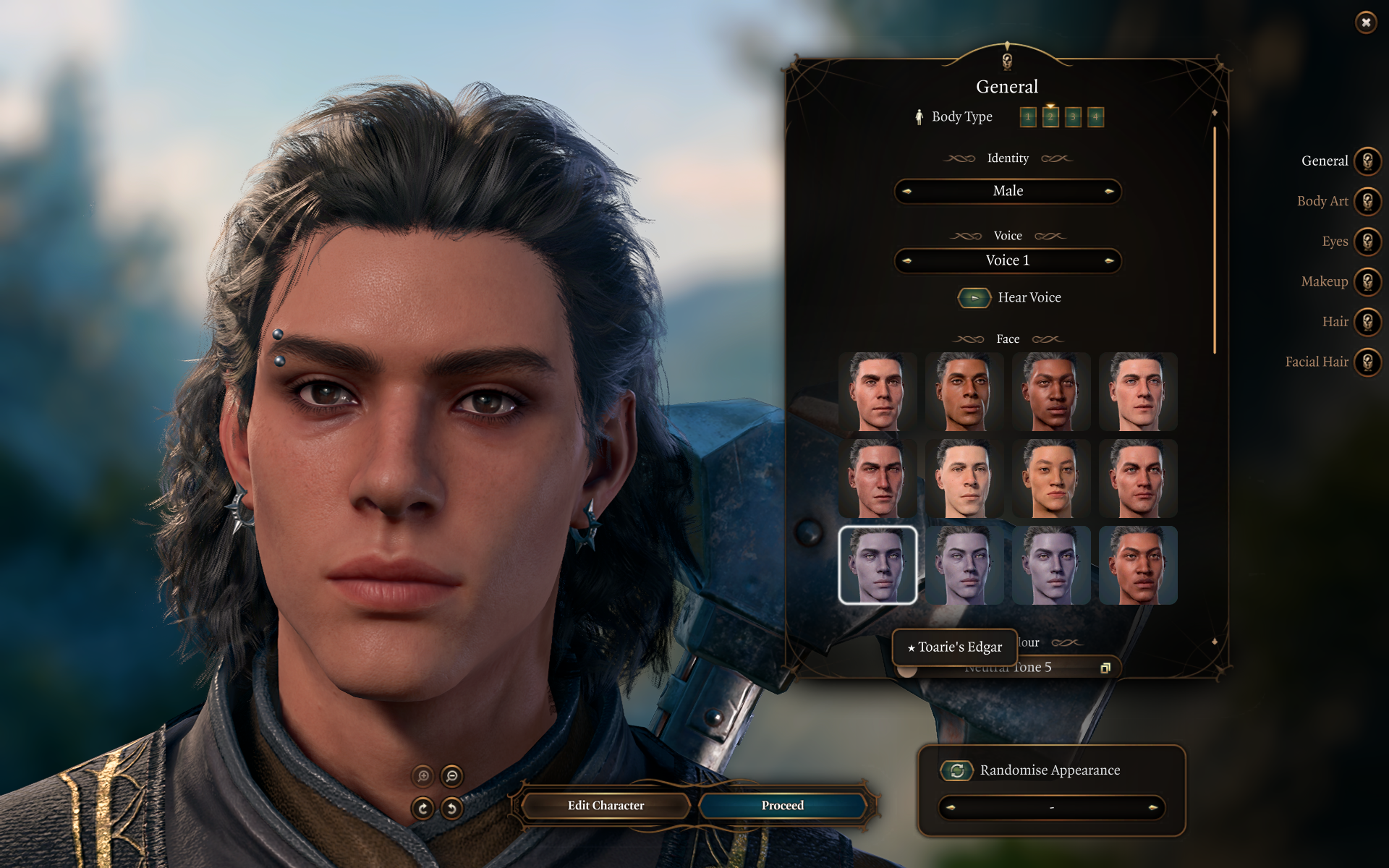Go to the Makeup tab
Image resolution: width=1389 pixels, height=868 pixels.
pos(1367,282)
